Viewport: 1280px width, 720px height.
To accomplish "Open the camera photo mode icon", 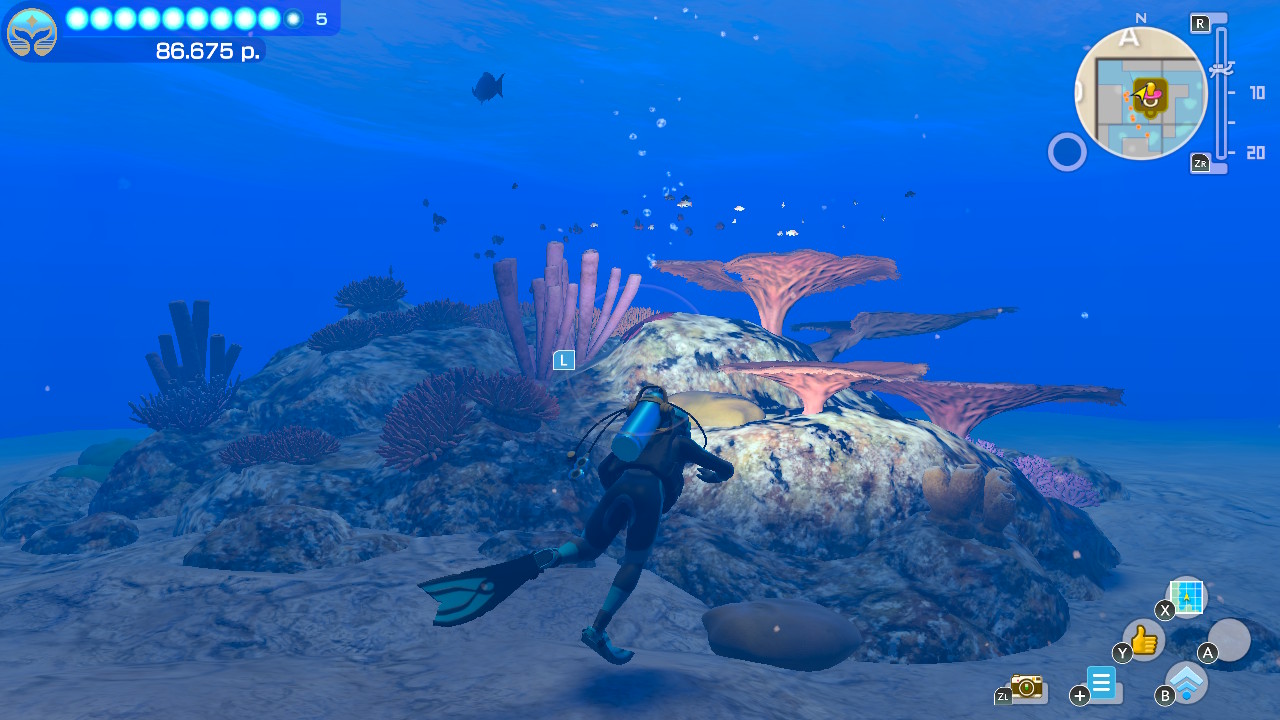I will [x=1026, y=686].
